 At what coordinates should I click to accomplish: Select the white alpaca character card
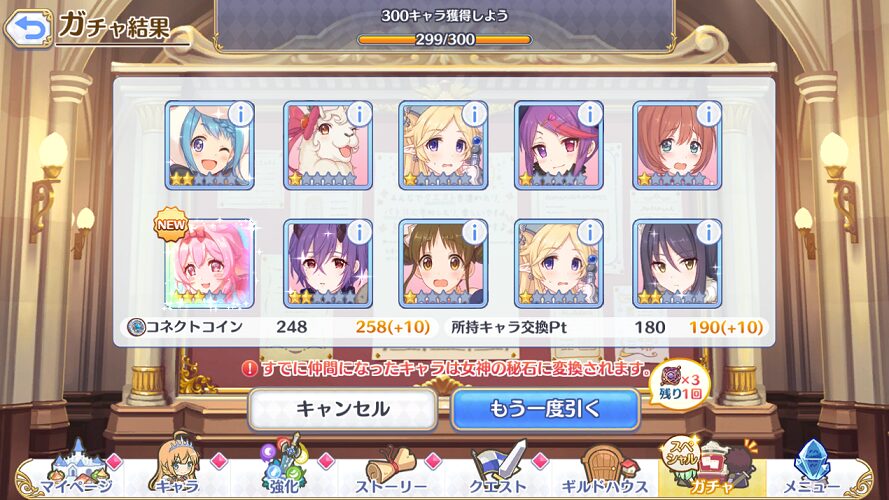pyautogui.click(x=328, y=146)
